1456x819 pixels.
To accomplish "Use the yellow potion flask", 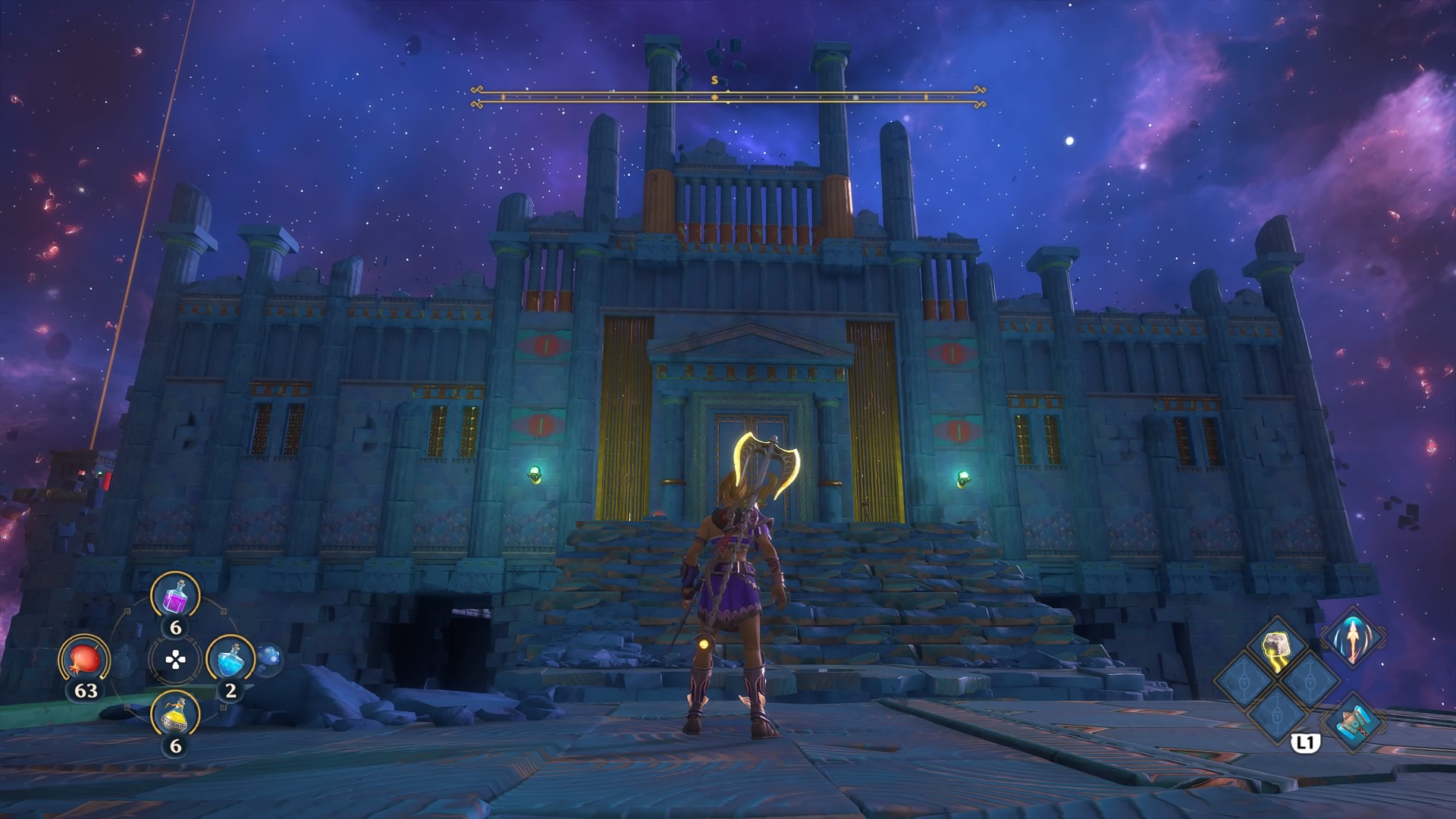I will coord(176,714).
